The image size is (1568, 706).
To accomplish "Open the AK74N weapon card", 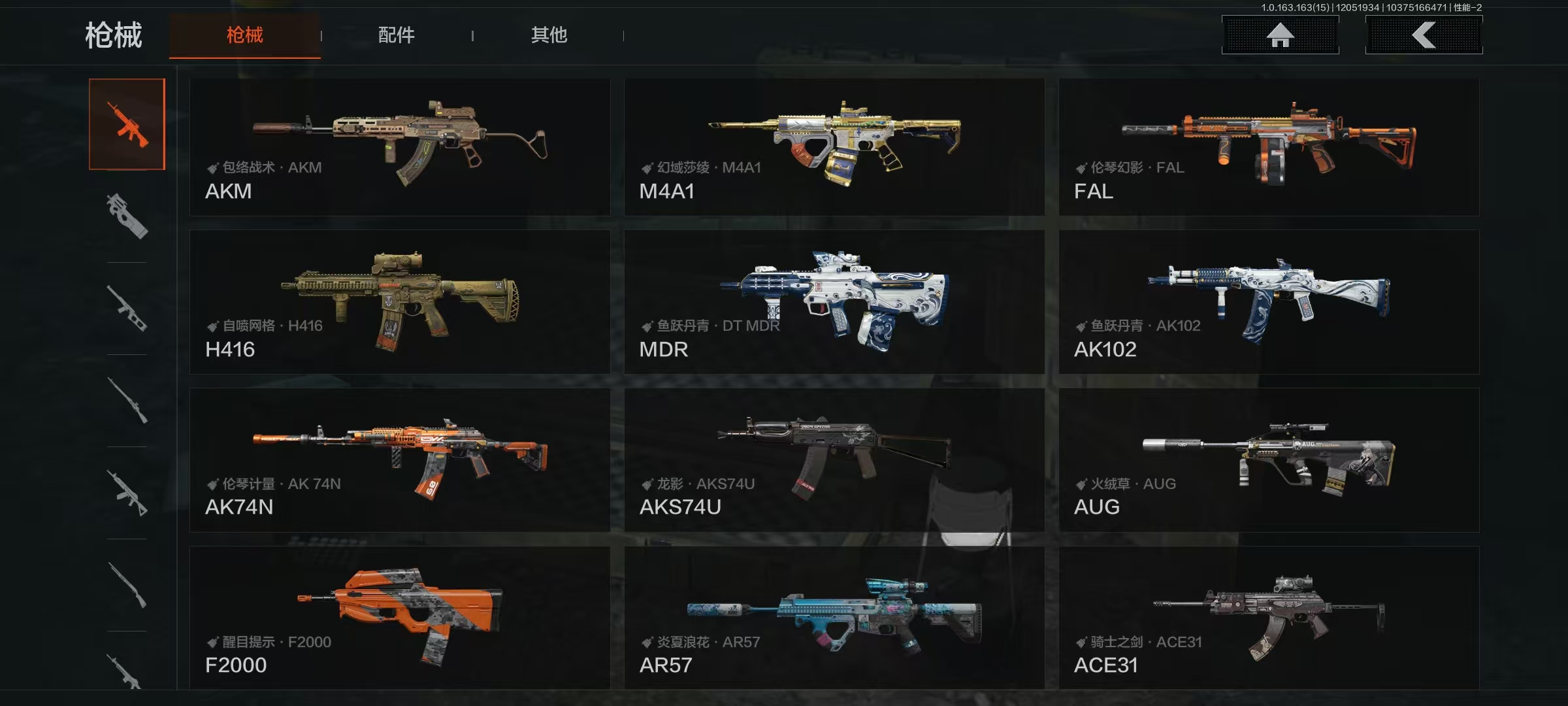I will point(399,460).
